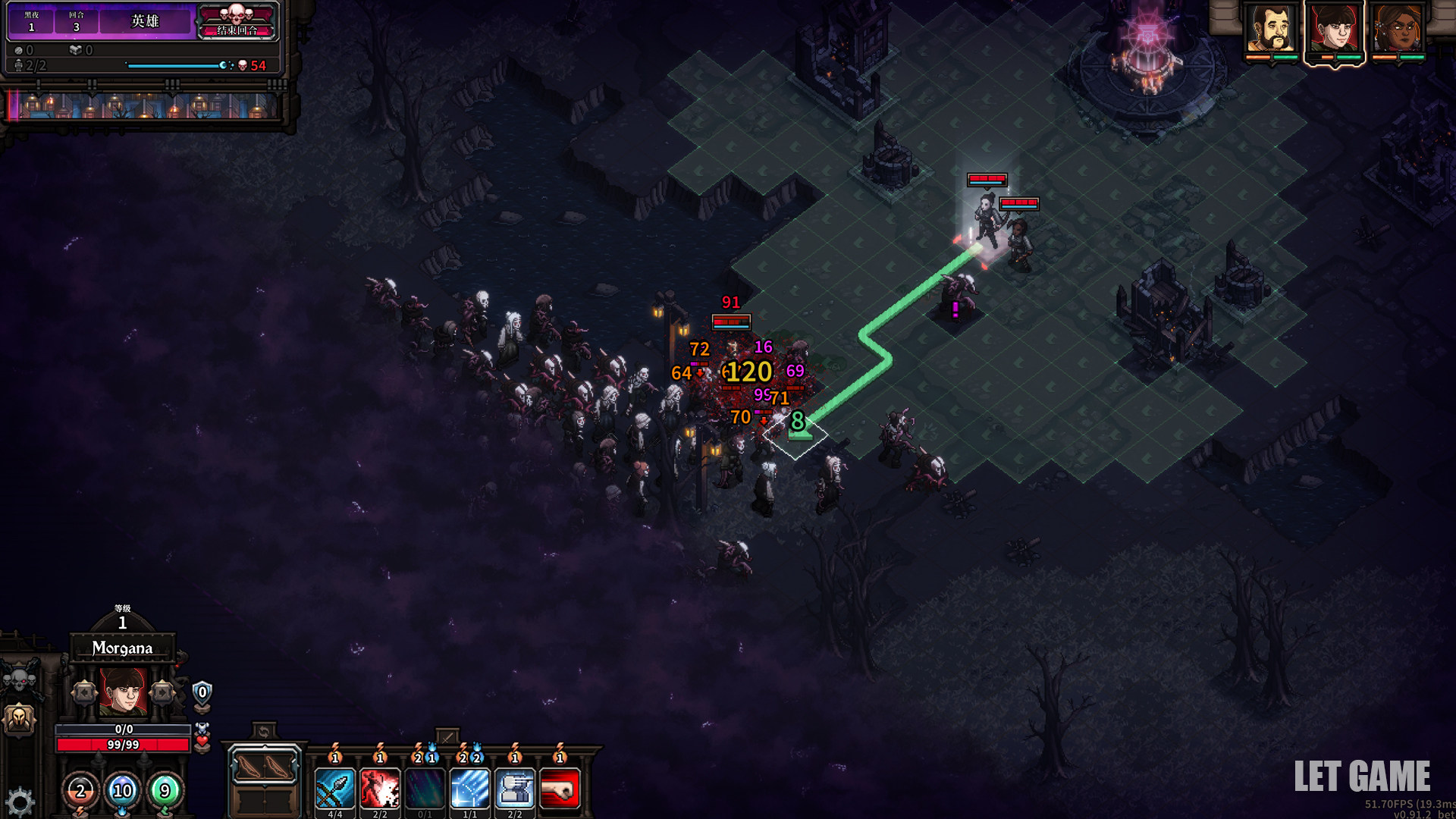End the turn with the skull button

237,21
